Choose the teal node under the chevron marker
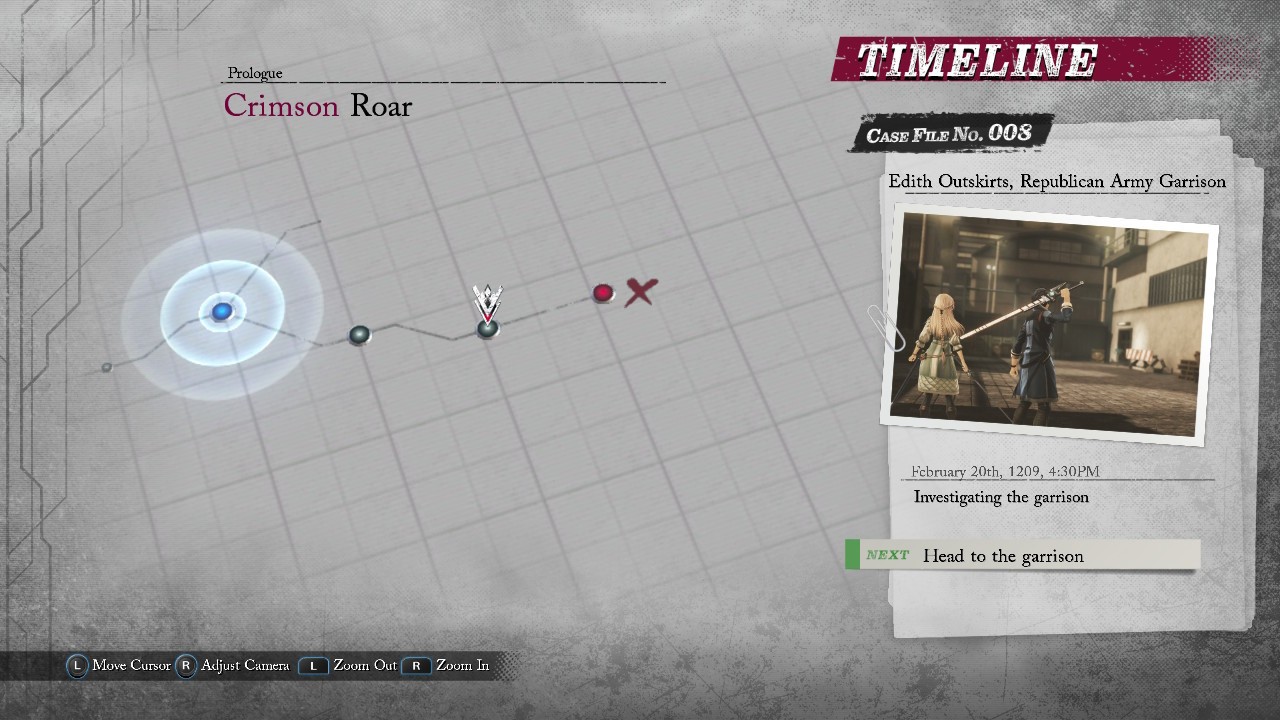Viewport: 1280px width, 720px height. click(x=487, y=328)
